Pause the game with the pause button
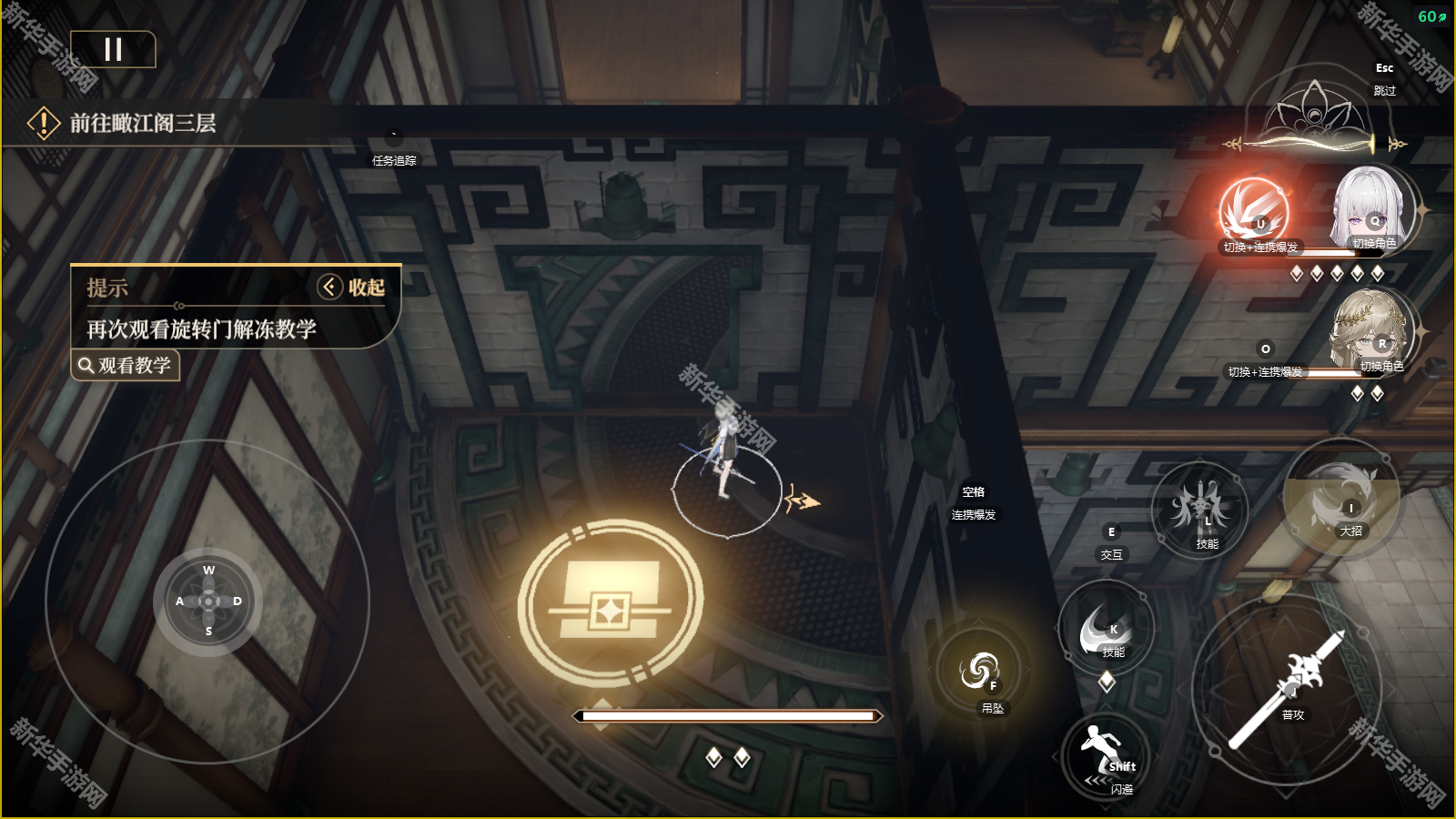 click(113, 49)
